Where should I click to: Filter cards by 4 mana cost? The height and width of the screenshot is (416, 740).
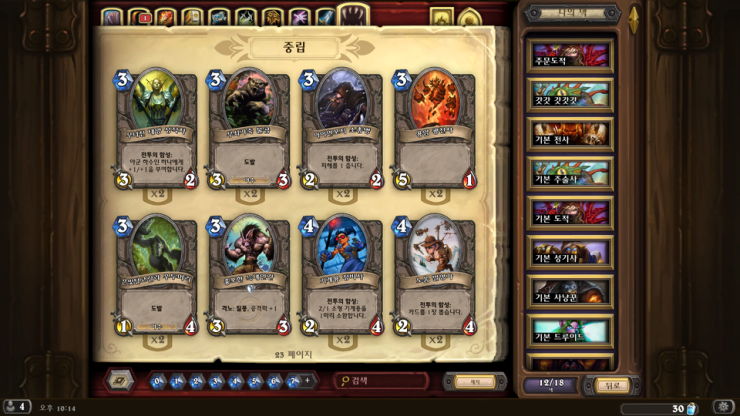tap(236, 381)
